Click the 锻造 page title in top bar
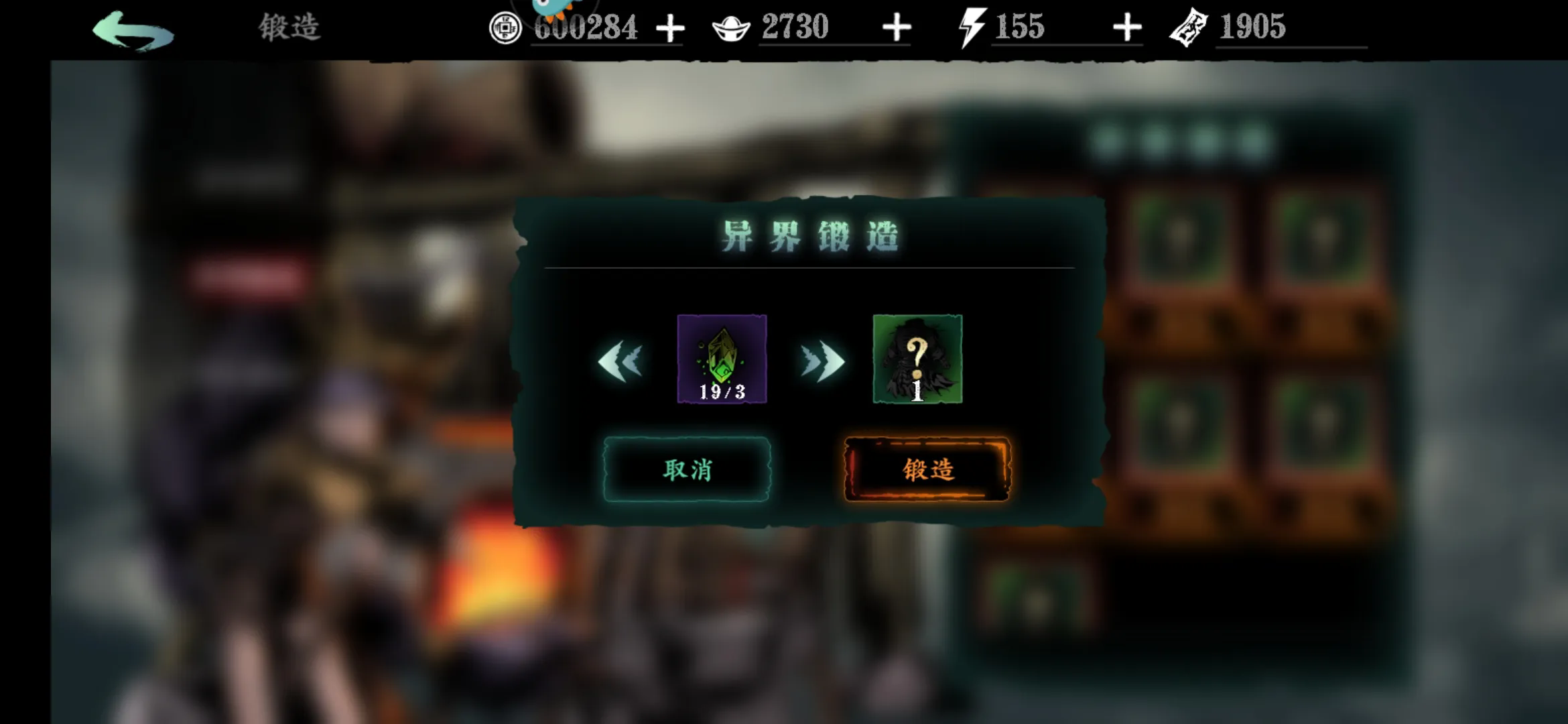Viewport: 1568px width, 724px height. click(x=289, y=28)
